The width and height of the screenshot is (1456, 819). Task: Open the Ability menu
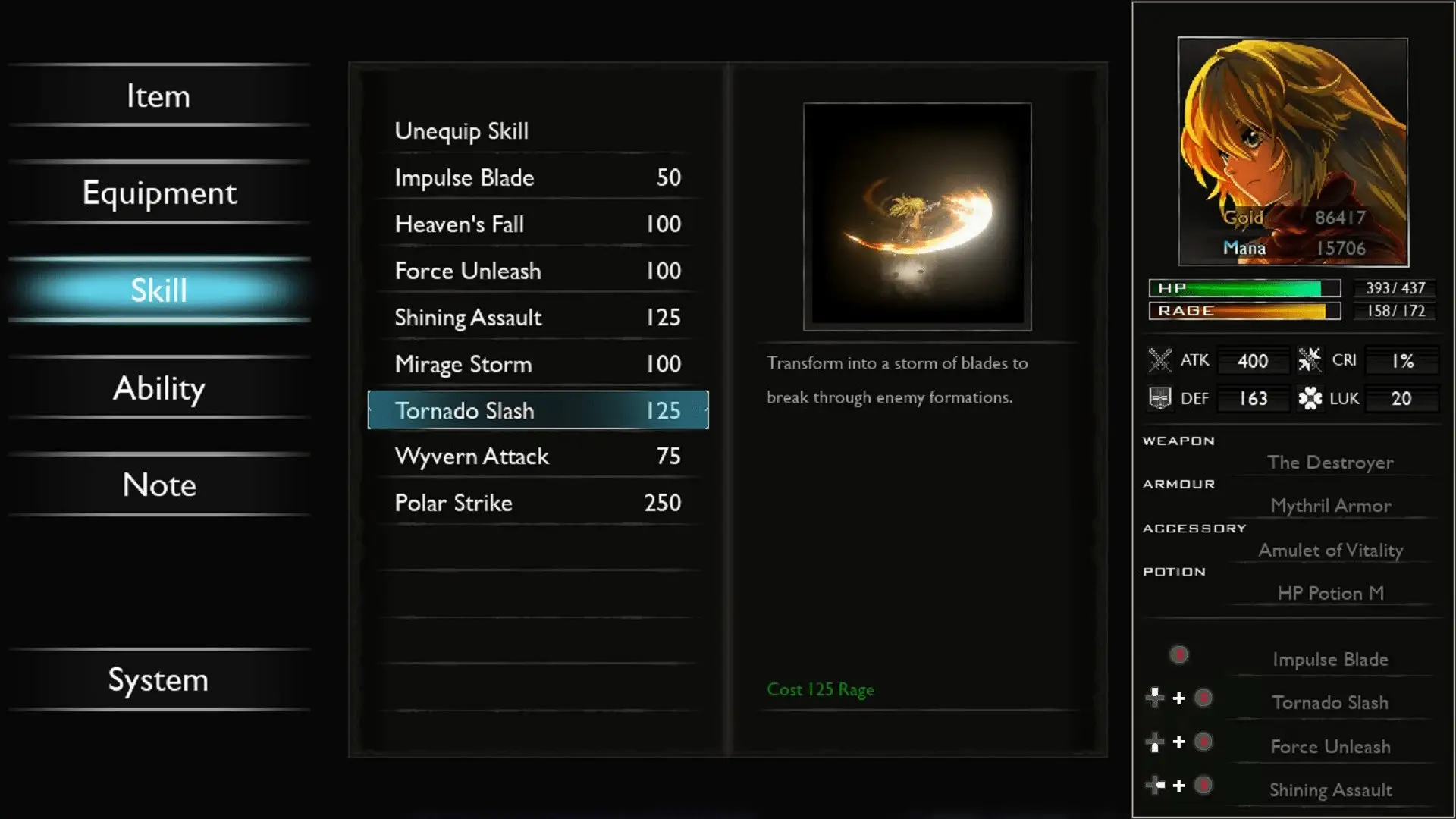(159, 388)
